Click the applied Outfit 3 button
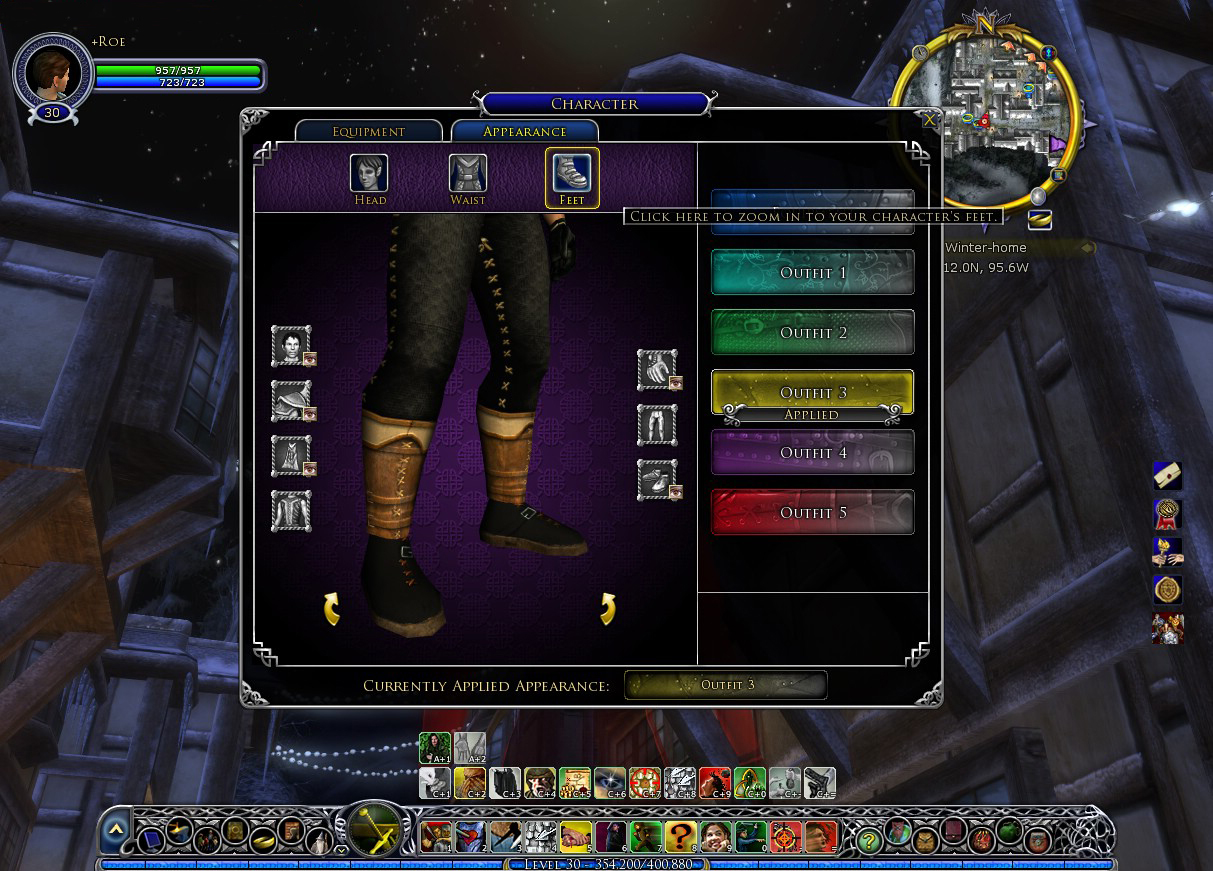The image size is (1213, 871). [x=812, y=392]
